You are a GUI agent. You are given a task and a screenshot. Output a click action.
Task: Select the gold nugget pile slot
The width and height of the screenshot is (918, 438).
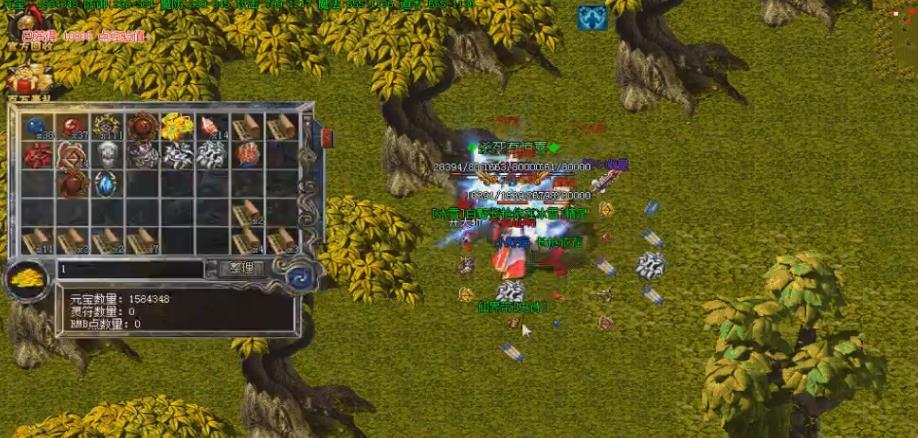pos(176,126)
